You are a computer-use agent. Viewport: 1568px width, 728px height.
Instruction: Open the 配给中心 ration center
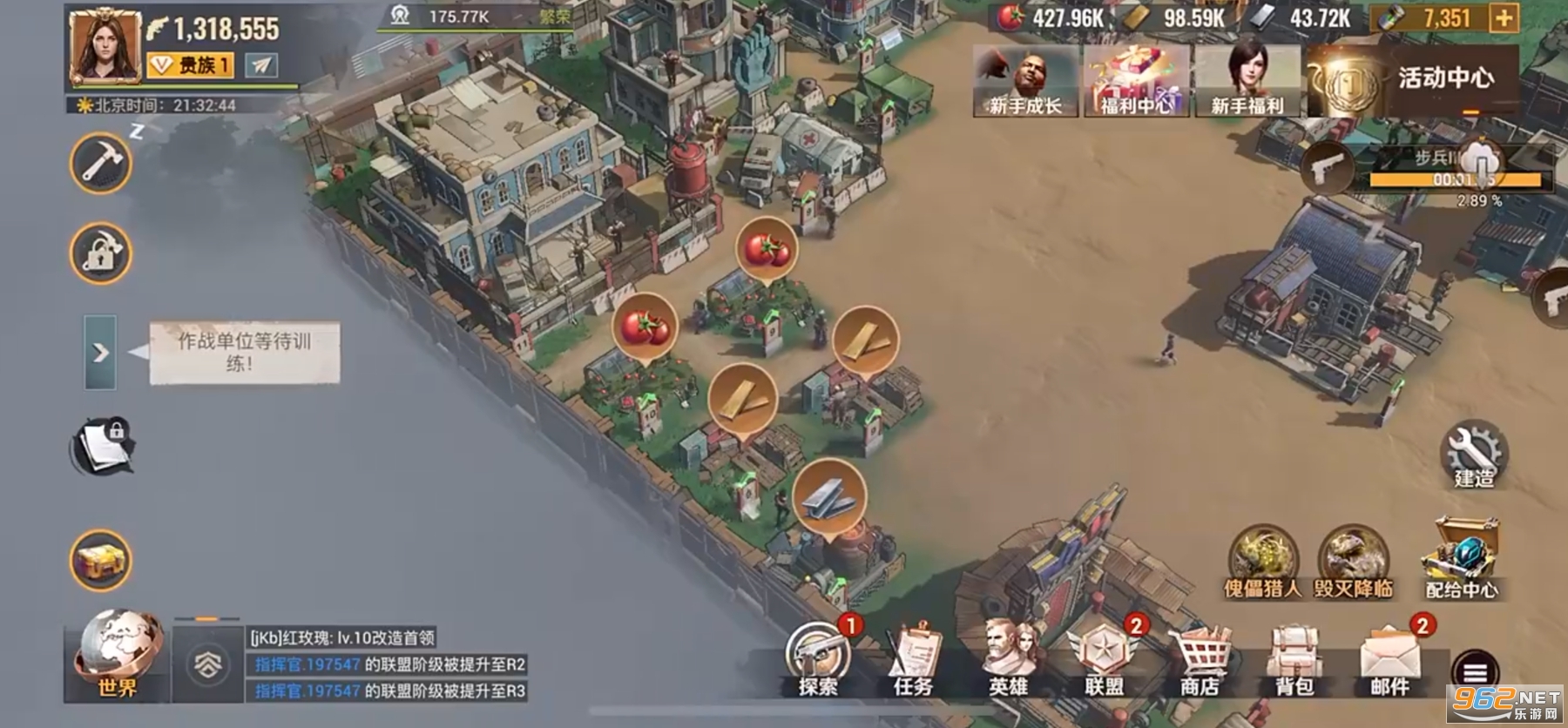[1462, 559]
